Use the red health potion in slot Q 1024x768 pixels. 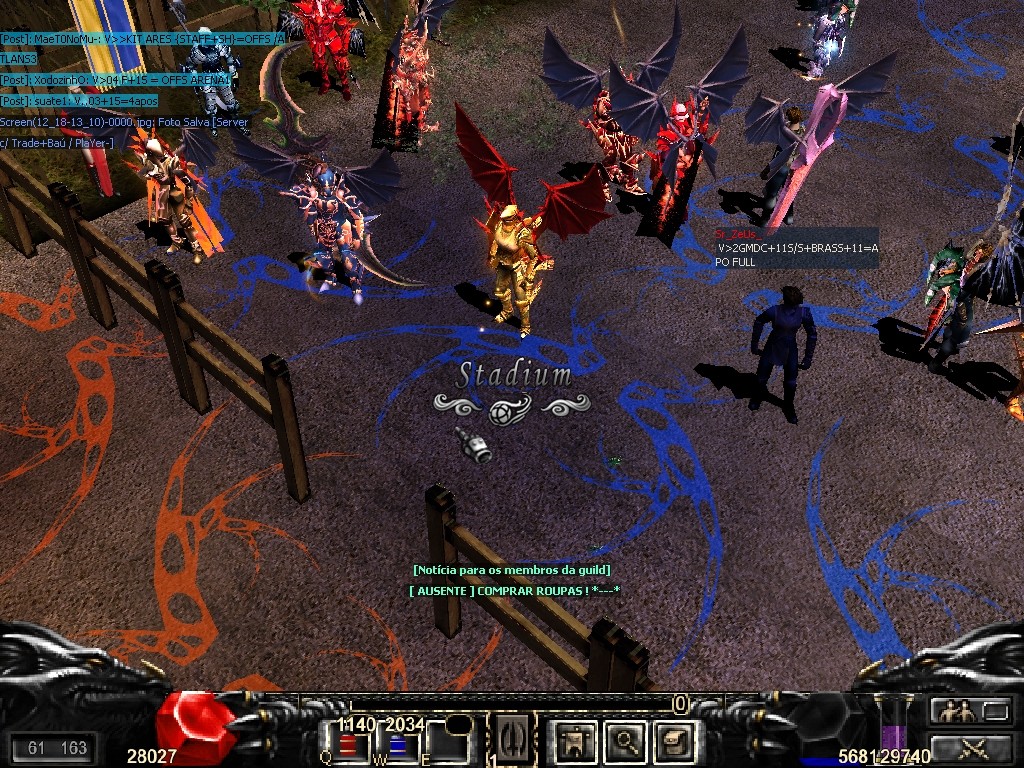point(349,746)
